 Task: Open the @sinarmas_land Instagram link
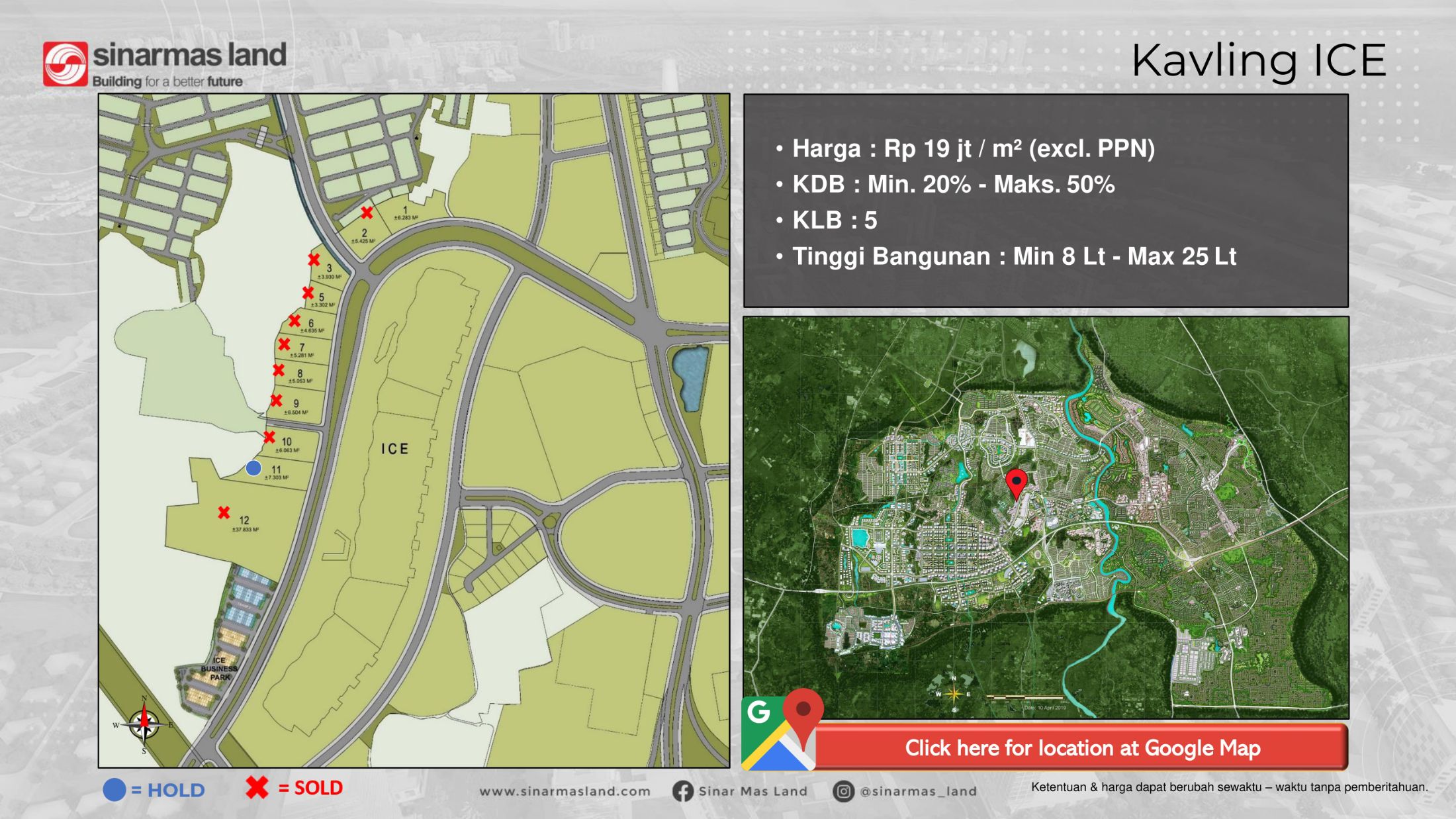905,791
